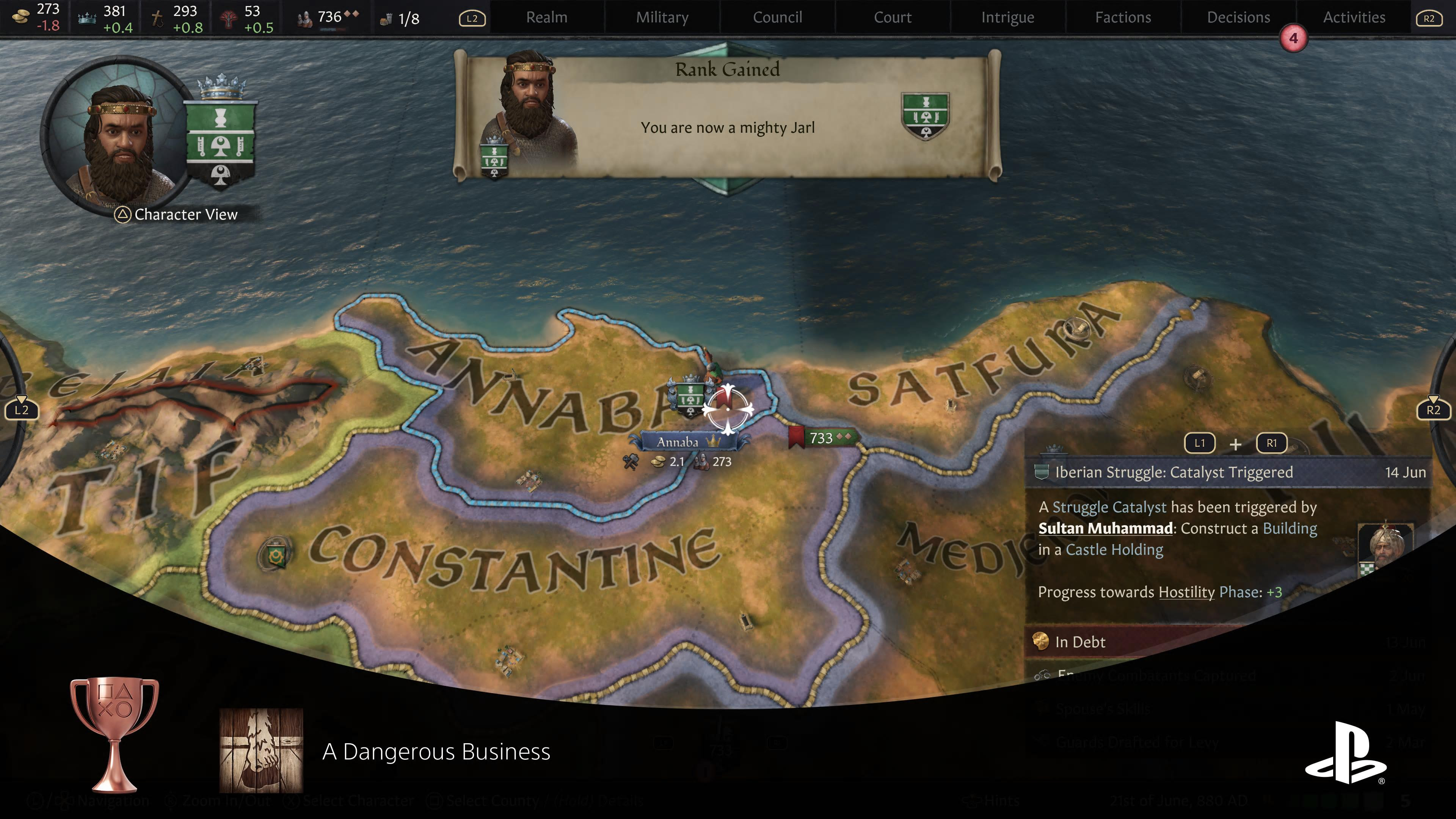View the Decisions tab

tap(1238, 17)
